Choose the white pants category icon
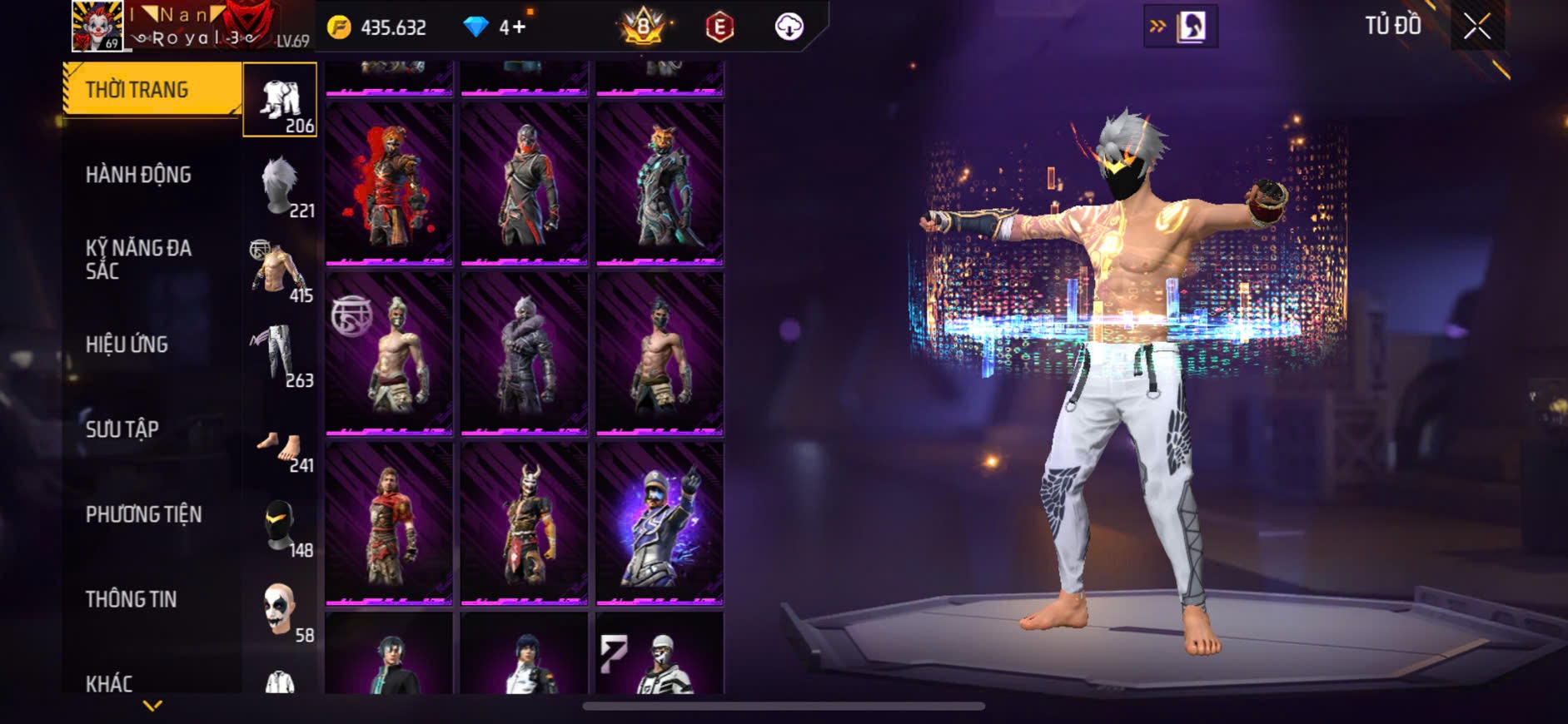 point(280,355)
